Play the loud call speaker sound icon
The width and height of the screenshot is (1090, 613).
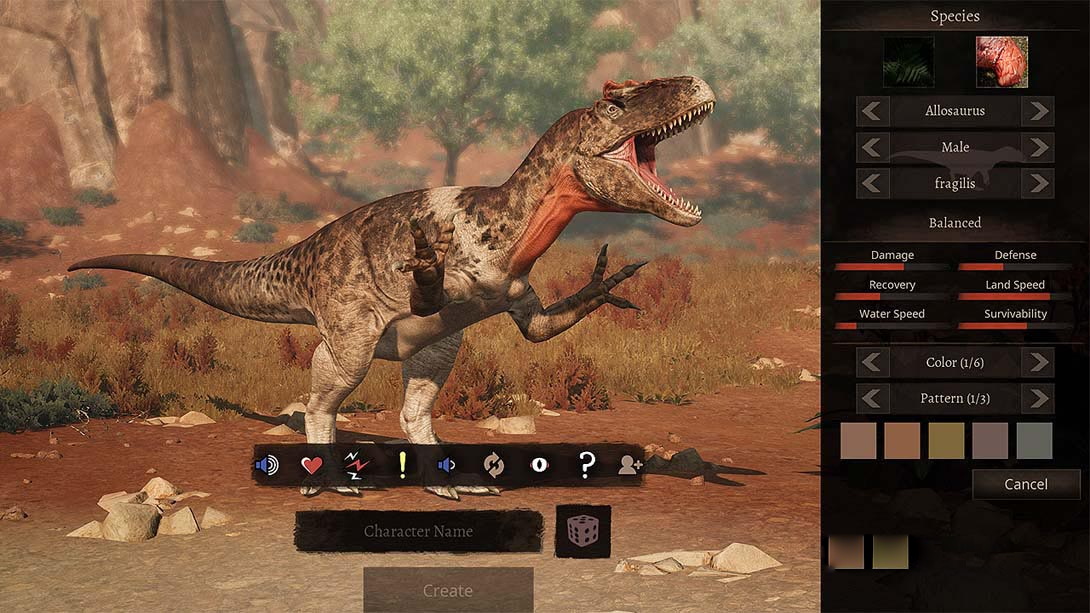267,465
